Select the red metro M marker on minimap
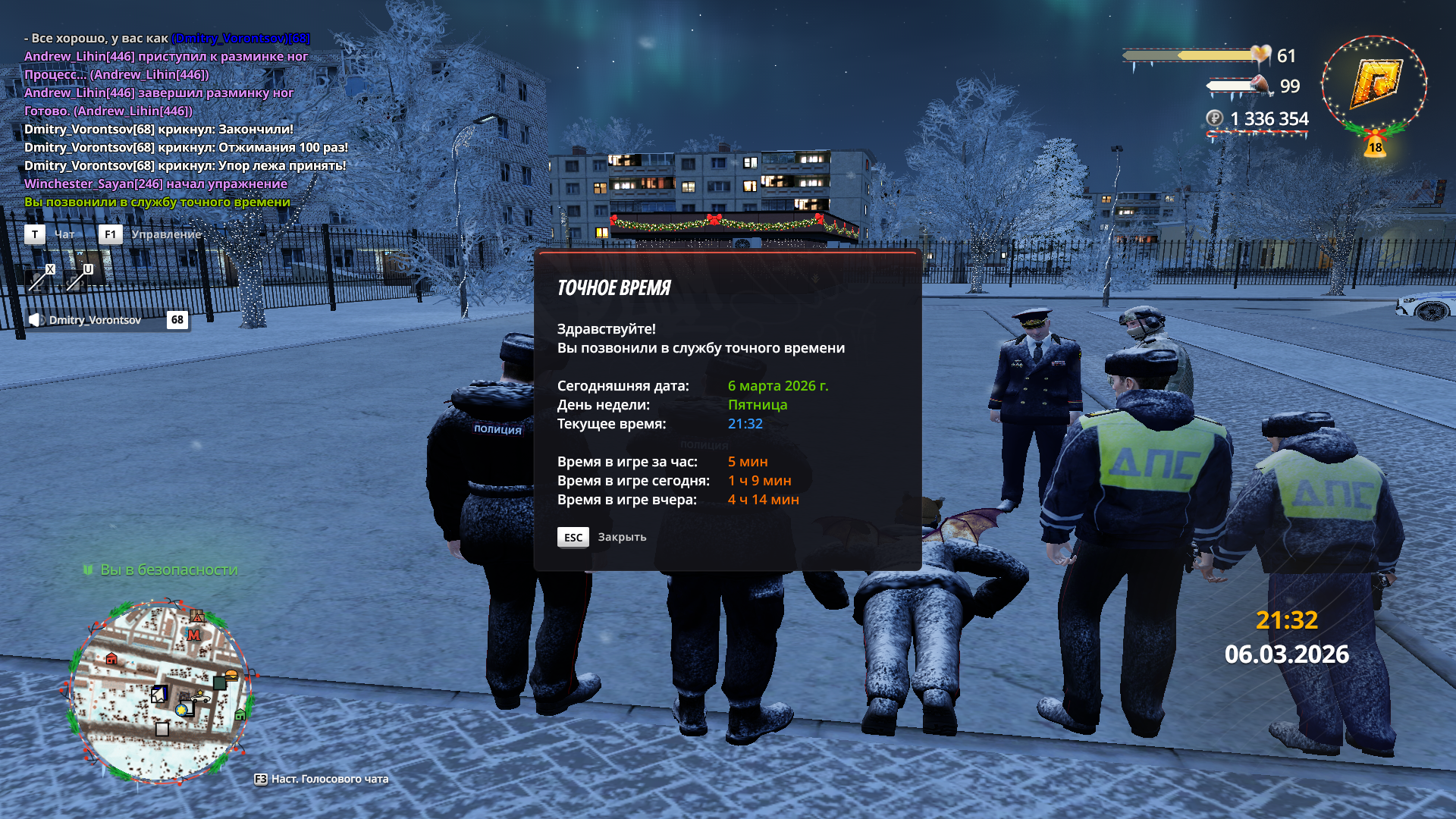The image size is (1456, 819). 194,635
